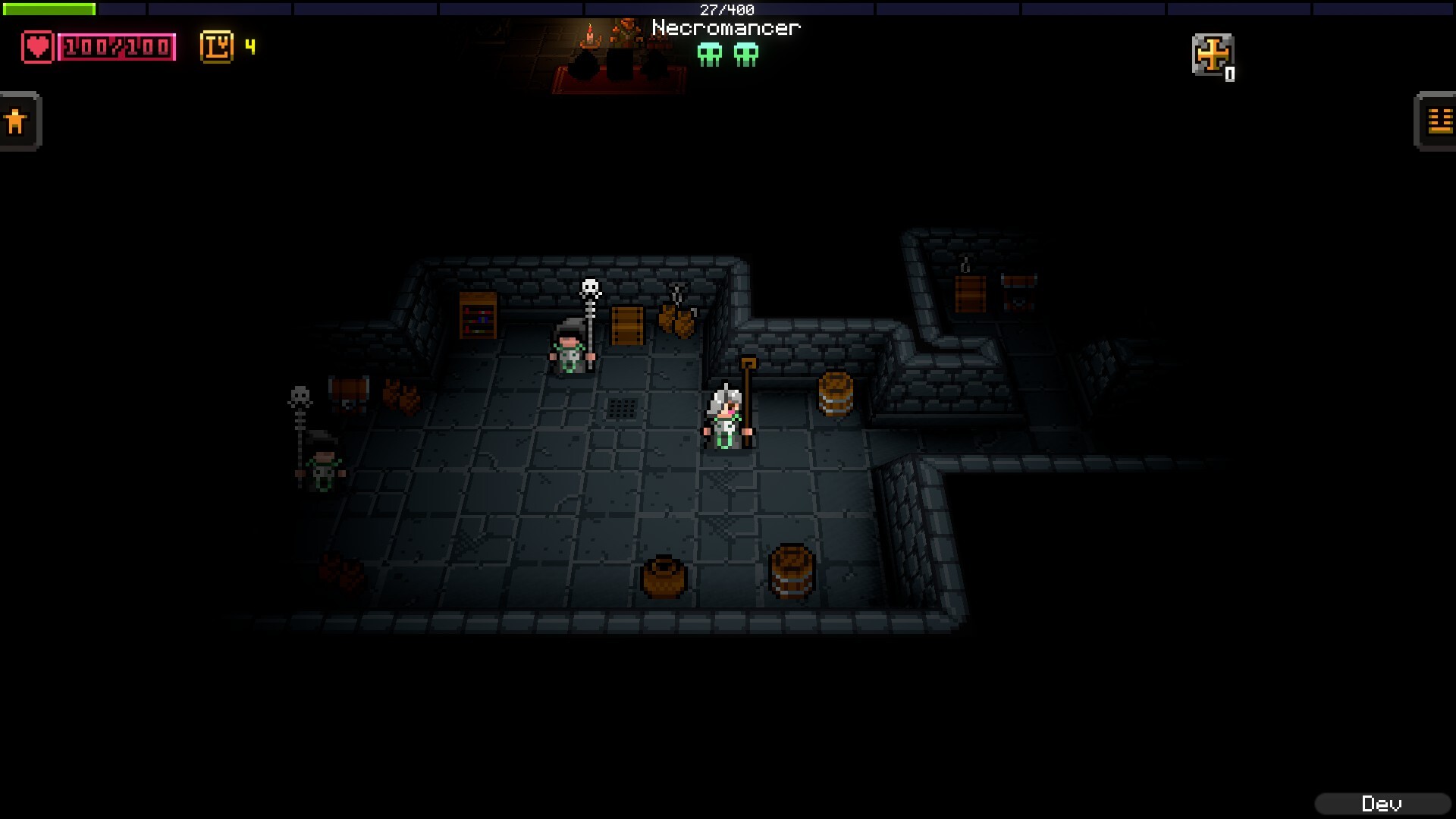Click the right green skull under Necromancer
This screenshot has height=819, width=1456.
click(746, 55)
